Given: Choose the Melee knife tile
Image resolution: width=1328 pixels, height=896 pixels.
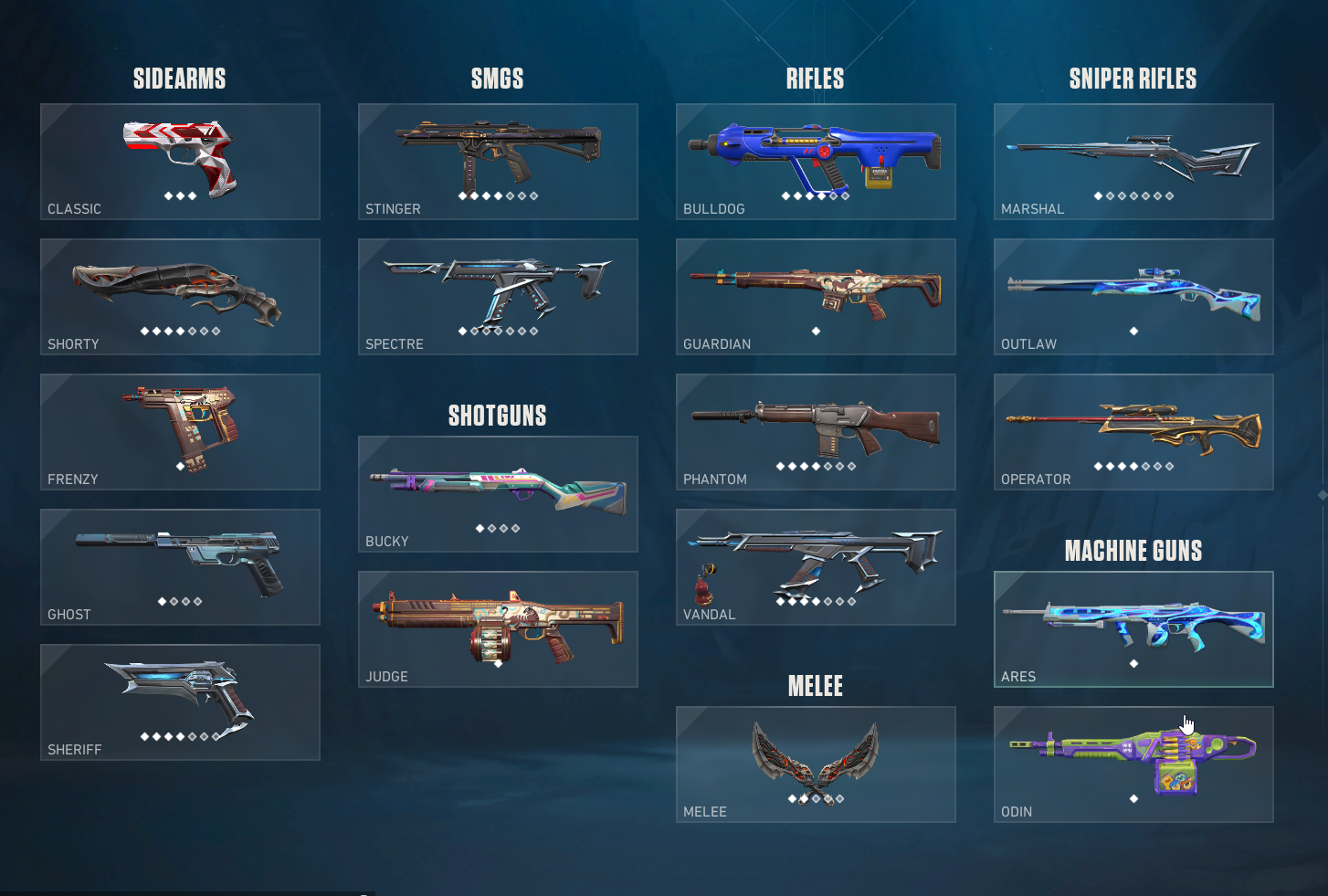Looking at the screenshot, I should click(x=816, y=764).
